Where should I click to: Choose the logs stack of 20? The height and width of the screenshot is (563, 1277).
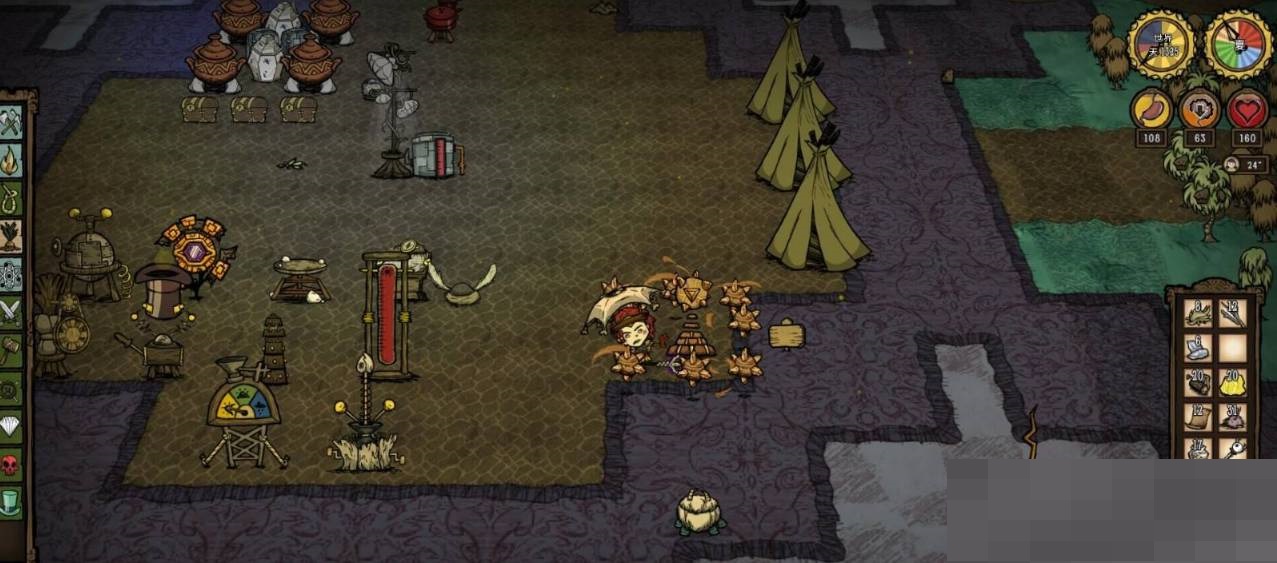[x=1198, y=382]
